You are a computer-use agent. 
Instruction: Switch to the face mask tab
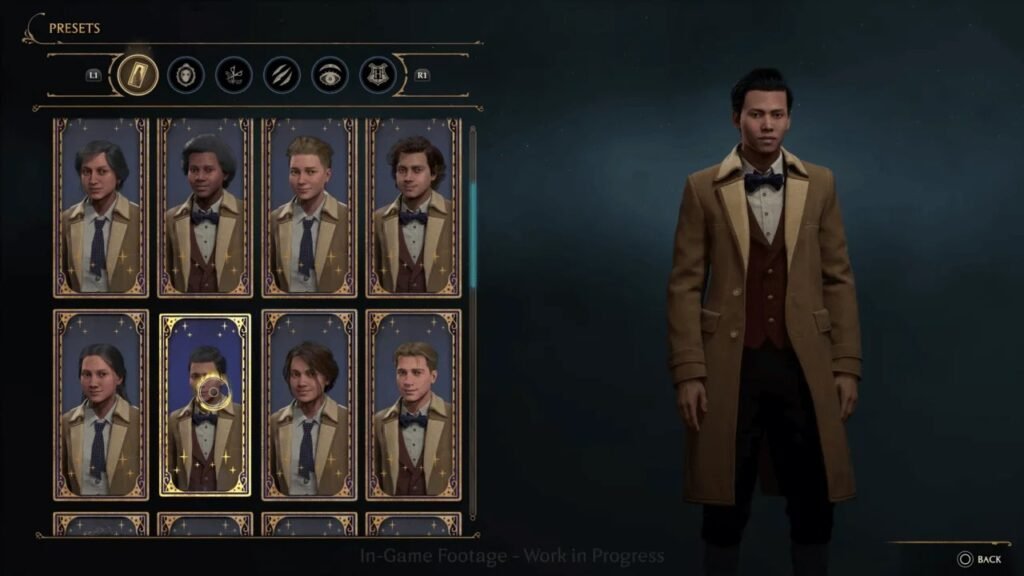pyautogui.click(x=186, y=74)
